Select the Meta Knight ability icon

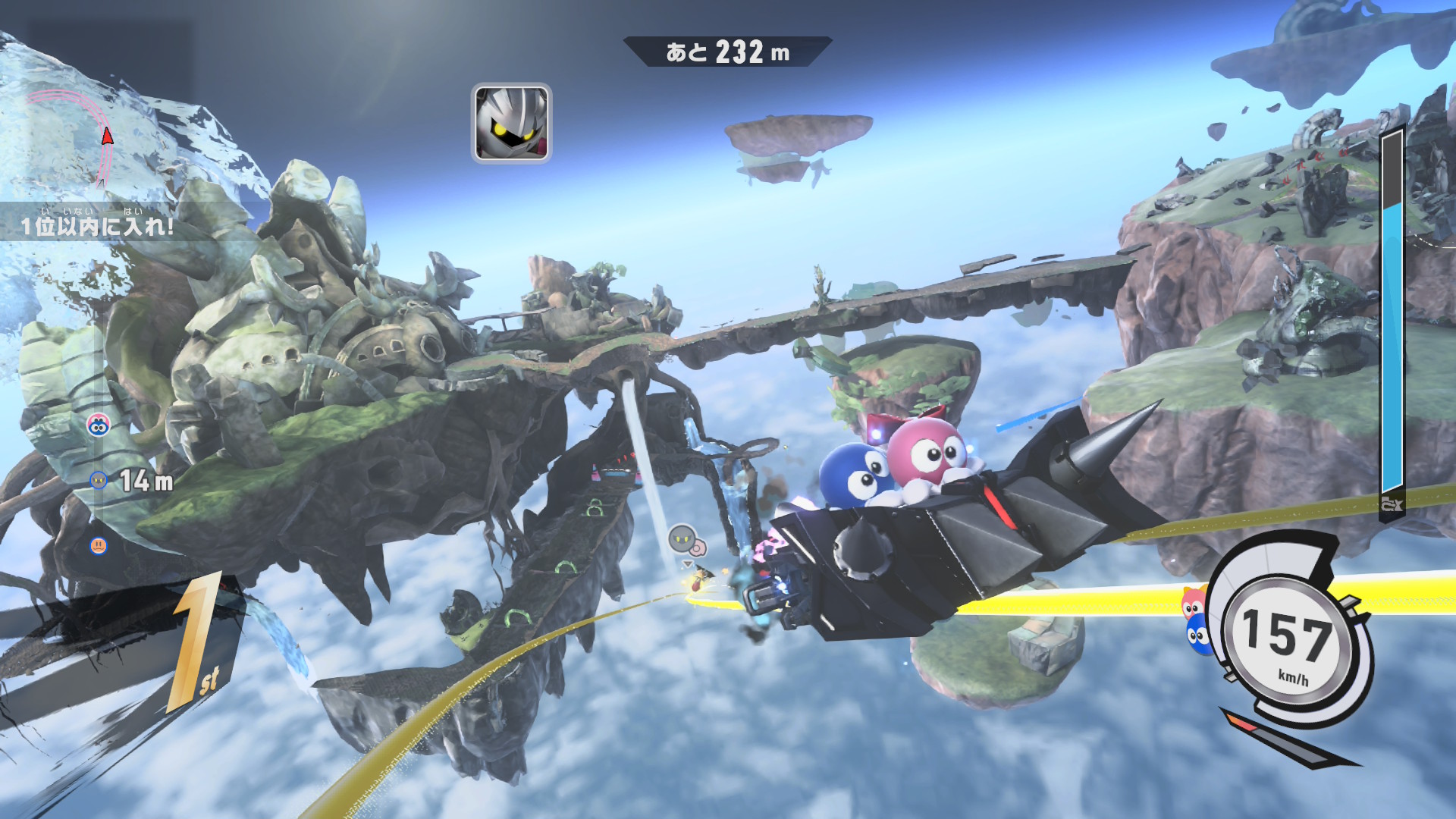coord(511,123)
